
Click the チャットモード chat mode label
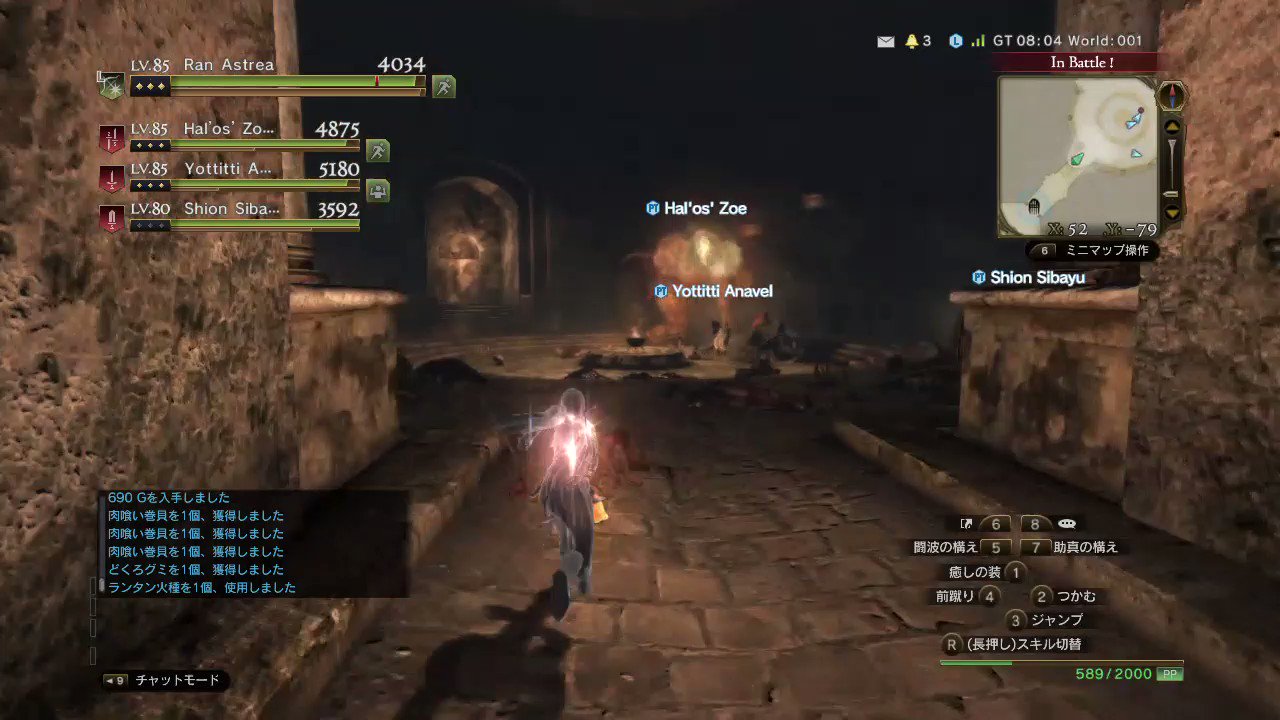tap(180, 680)
